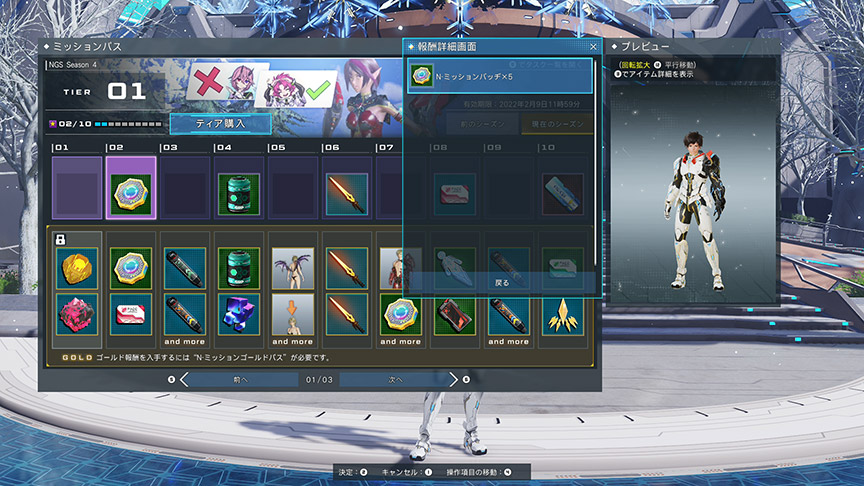Viewport: 864px width, 486px height.
Task: Click the 戻る back button
Action: [501, 283]
